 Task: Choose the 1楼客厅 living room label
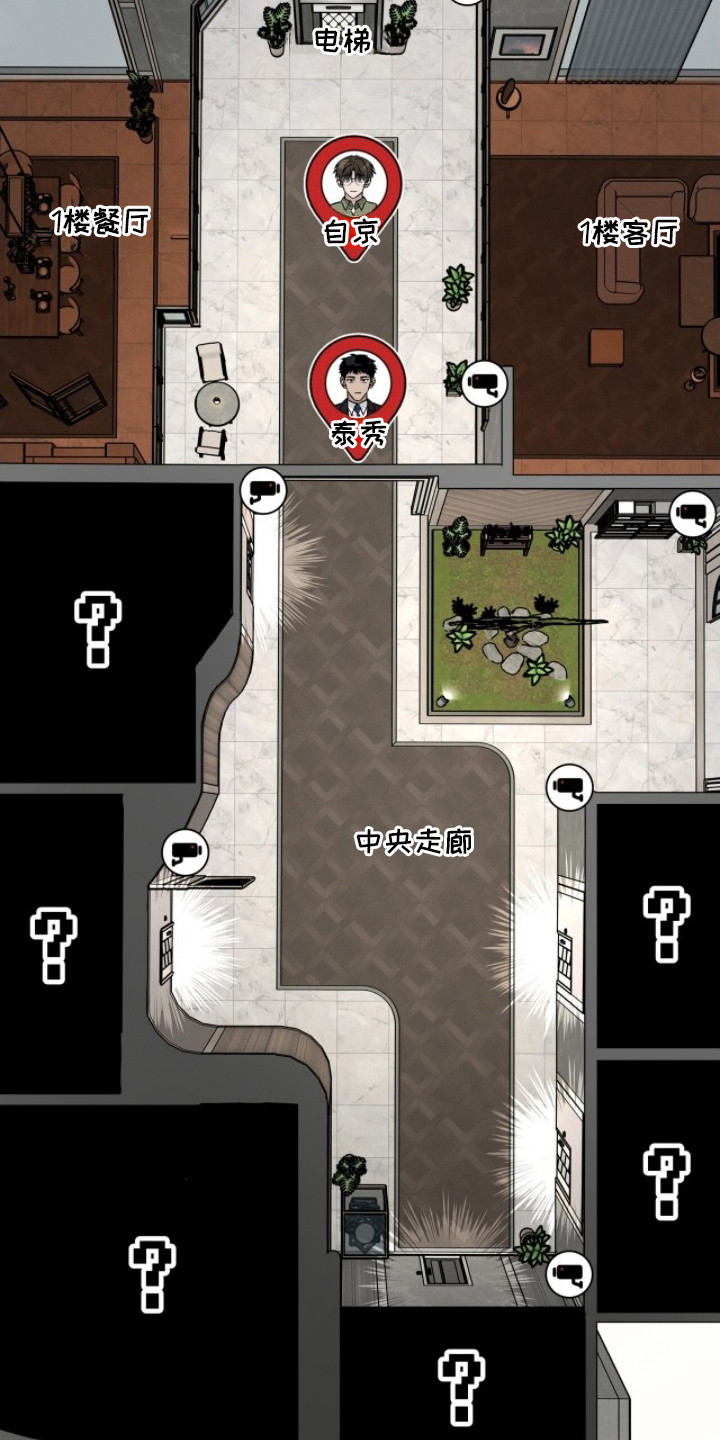(x=628, y=234)
